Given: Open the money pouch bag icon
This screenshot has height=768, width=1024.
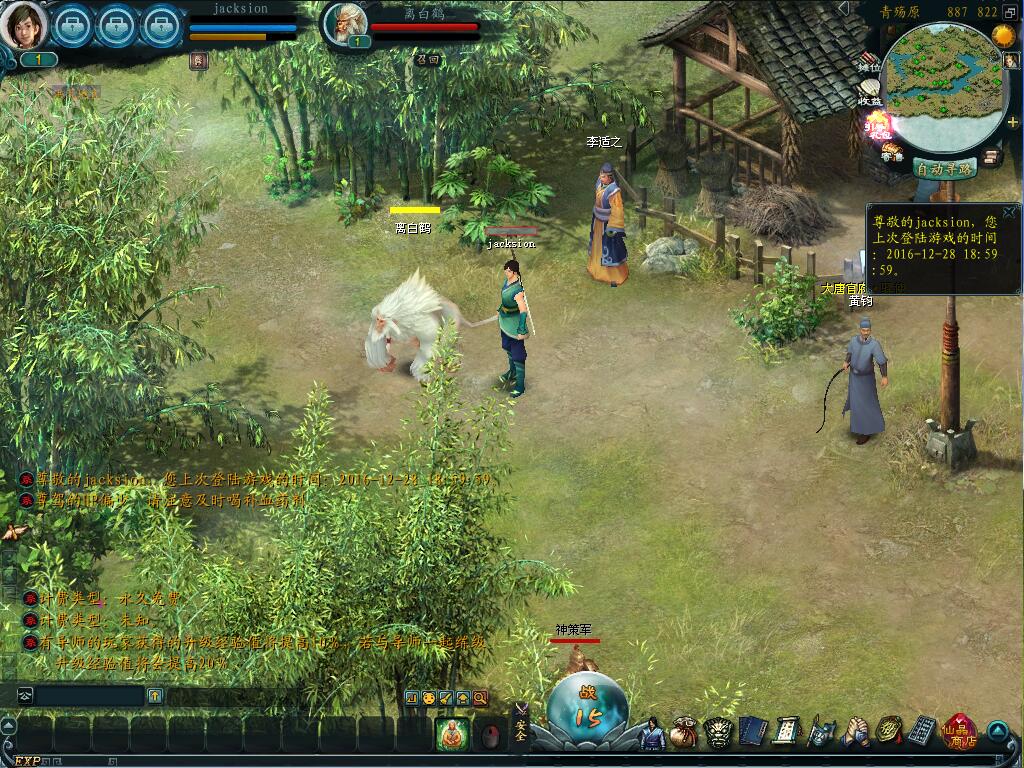Looking at the screenshot, I should 684,733.
